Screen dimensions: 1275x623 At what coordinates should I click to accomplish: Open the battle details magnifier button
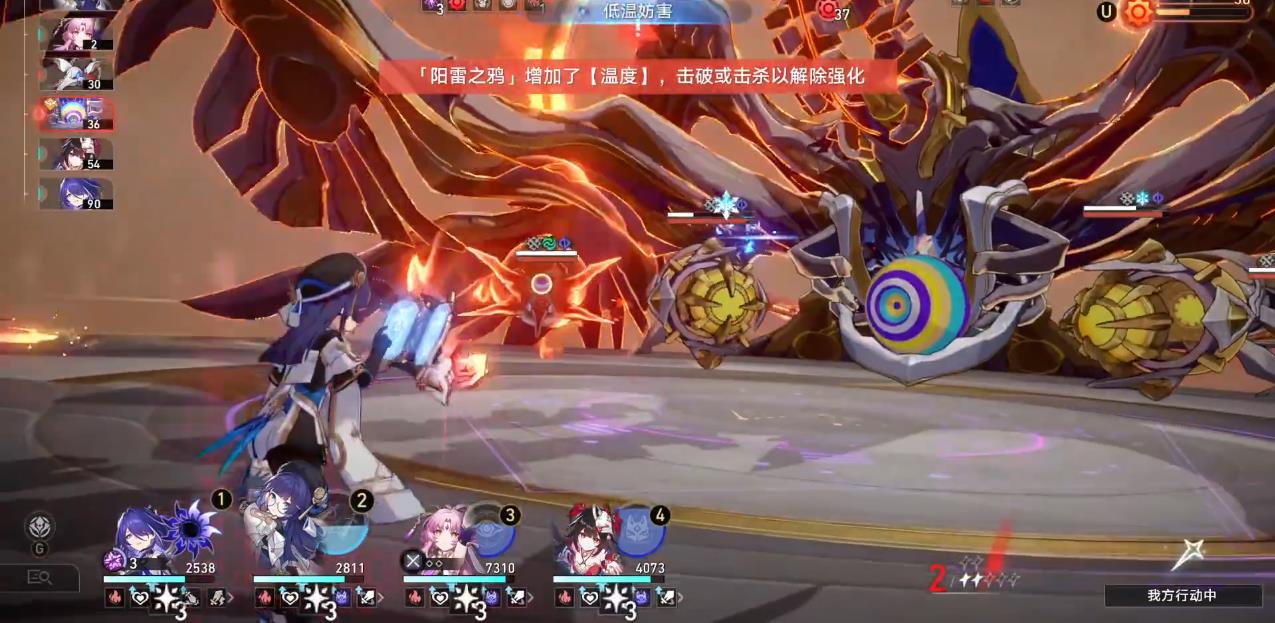(39, 577)
